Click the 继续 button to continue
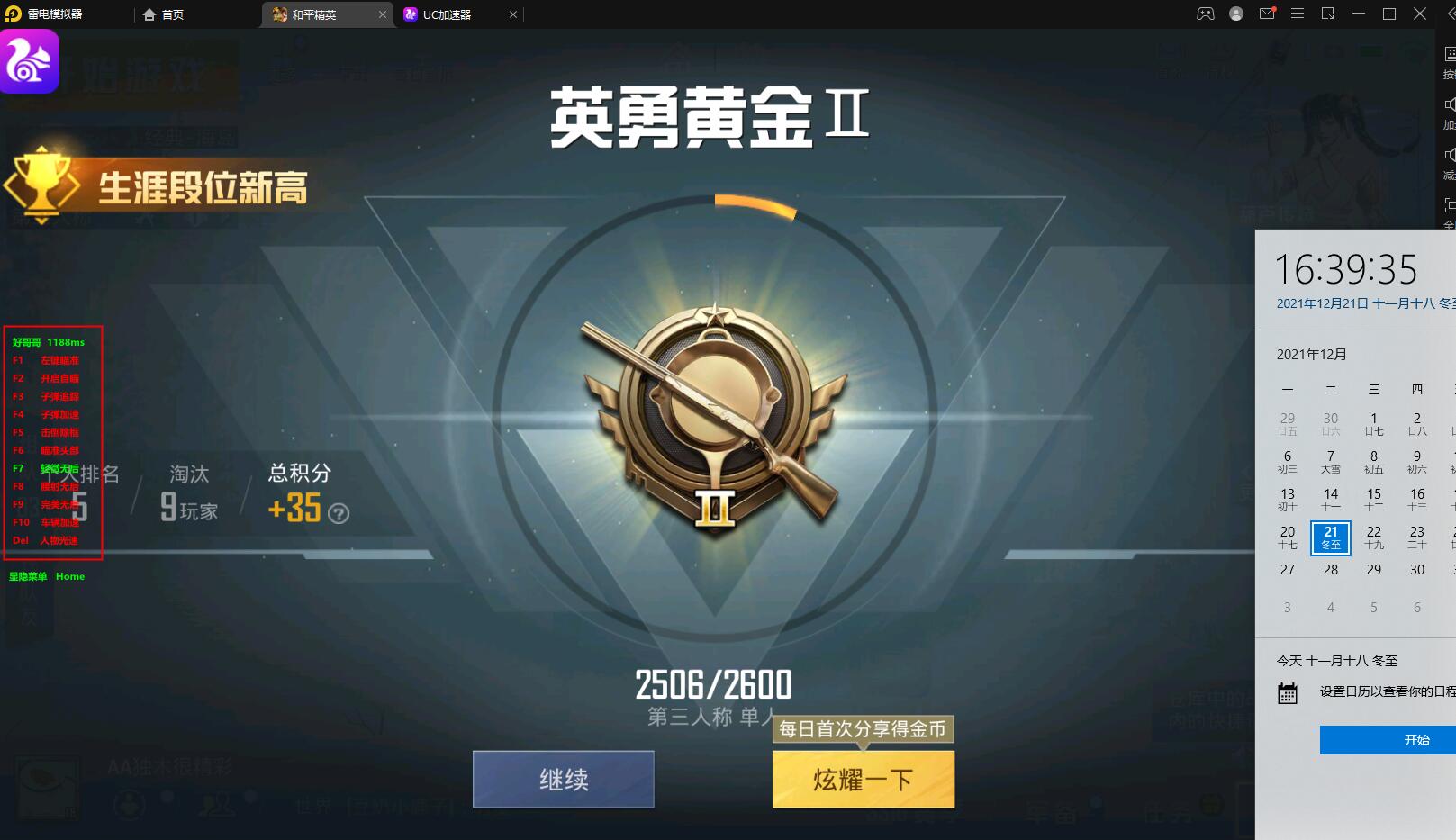This screenshot has height=840, width=1456. [563, 779]
